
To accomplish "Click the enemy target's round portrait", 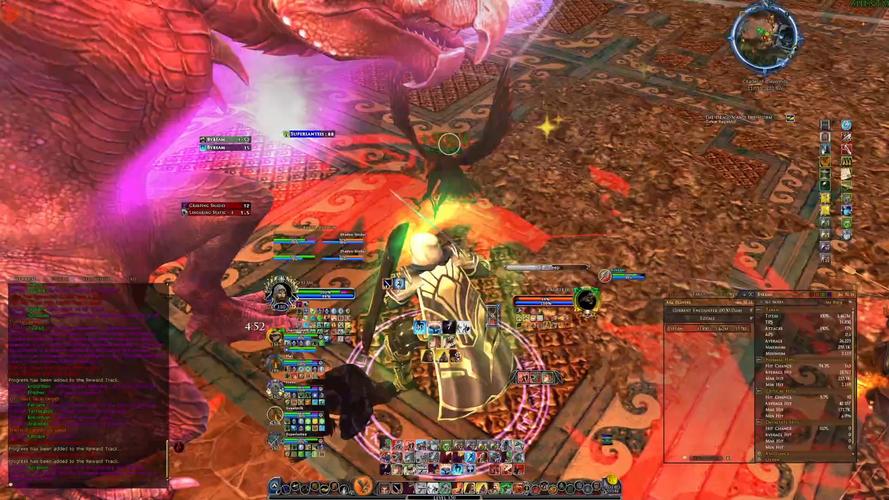I will [585, 298].
